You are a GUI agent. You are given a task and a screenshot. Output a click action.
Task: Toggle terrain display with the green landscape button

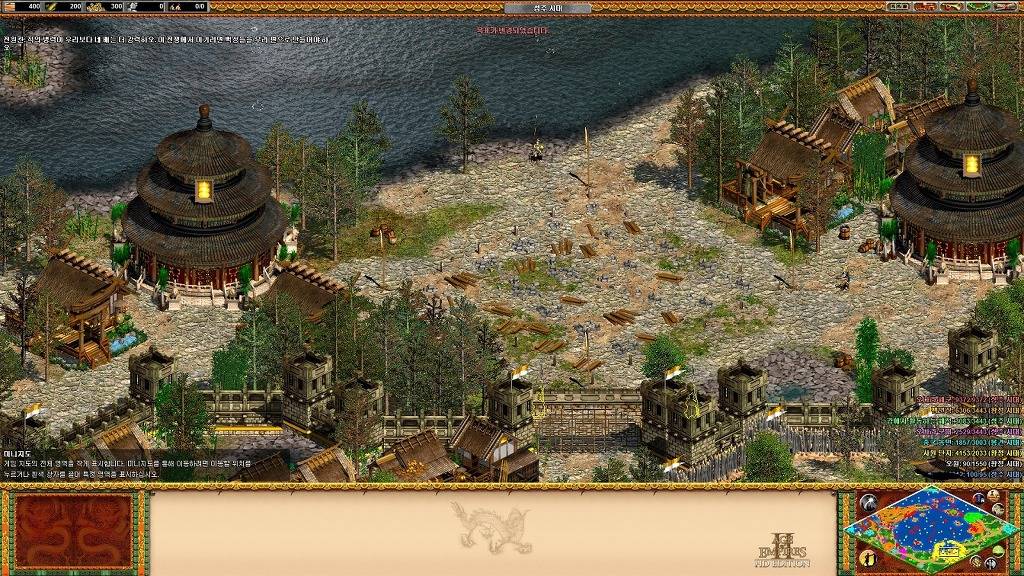999,551
